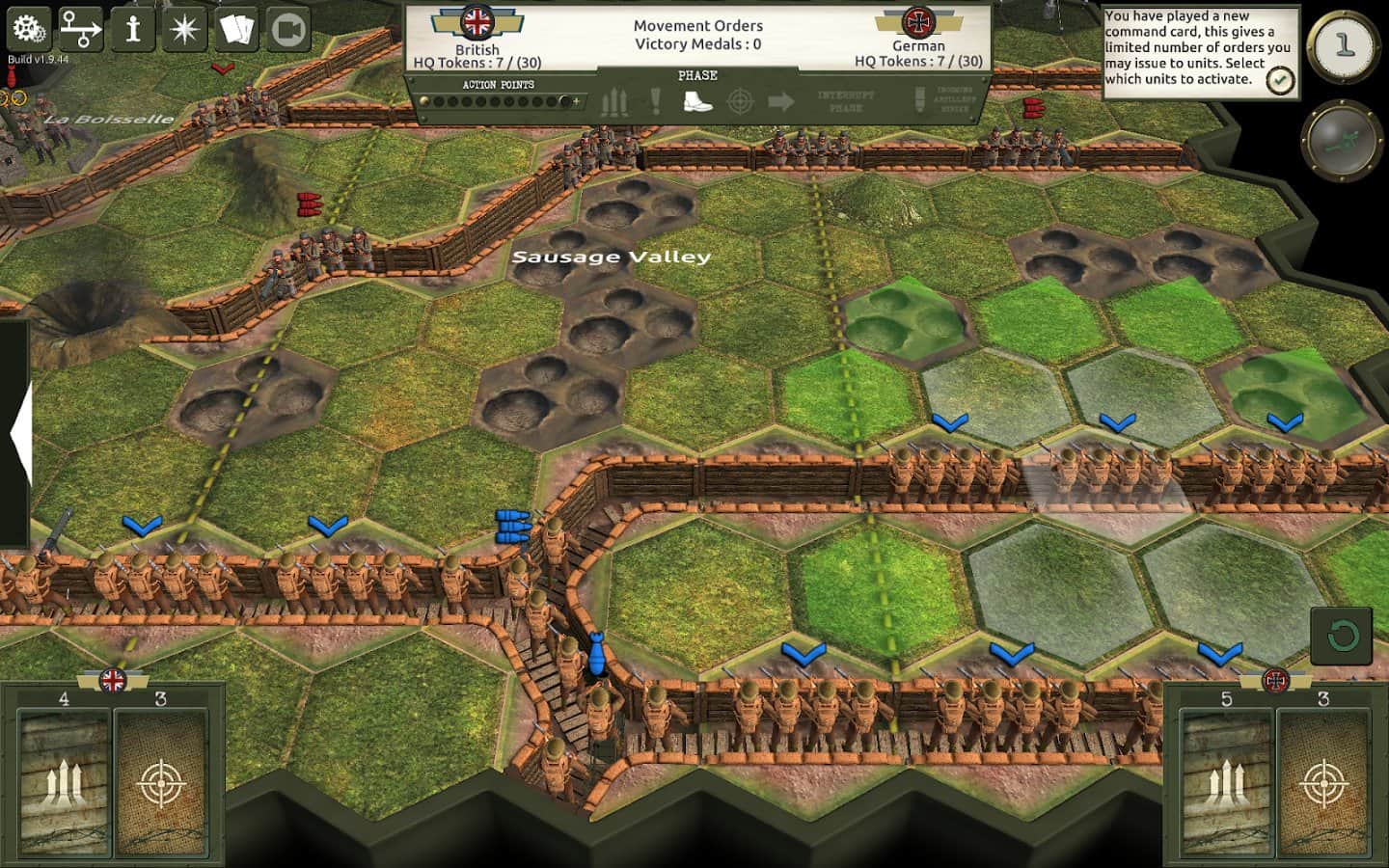Confirm the command card tip checkmark
This screenshot has height=868, width=1389.
(1279, 80)
